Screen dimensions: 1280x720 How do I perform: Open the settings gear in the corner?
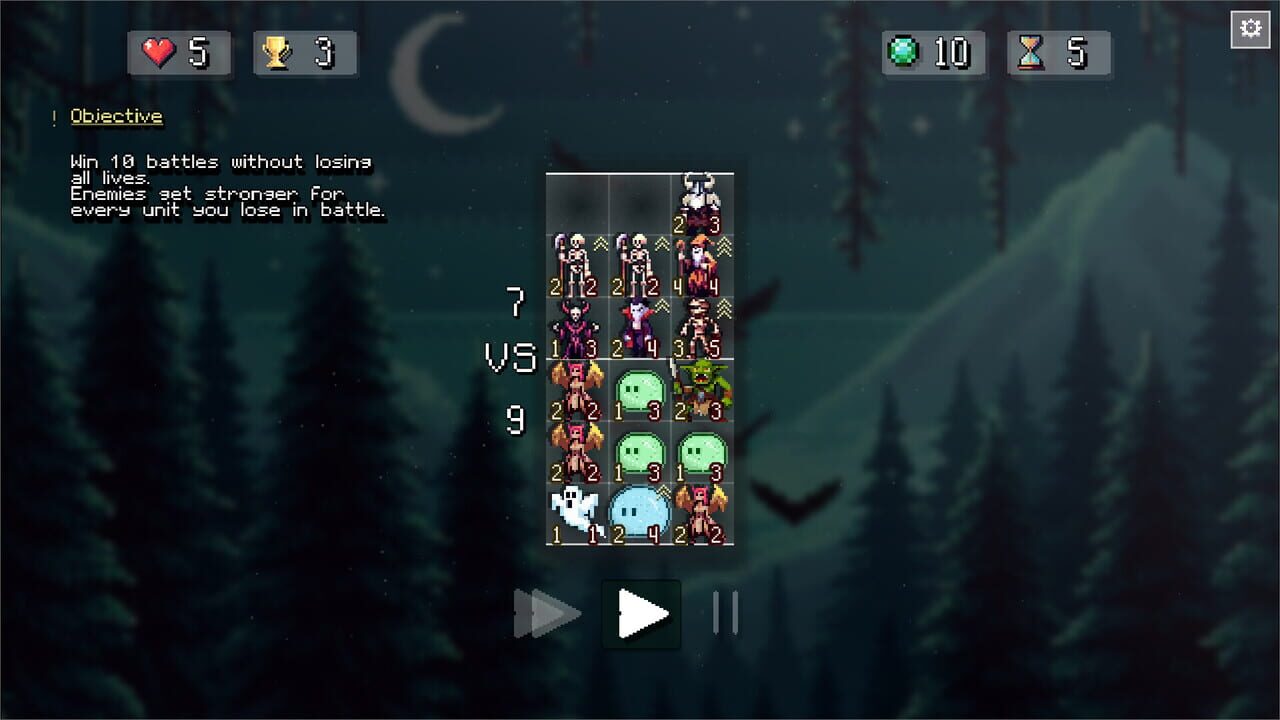(1249, 29)
